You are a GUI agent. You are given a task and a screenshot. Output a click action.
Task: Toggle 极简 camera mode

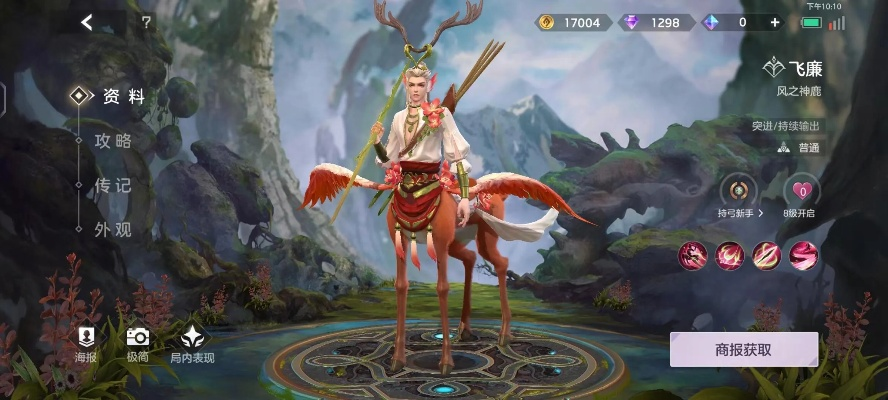coord(137,344)
